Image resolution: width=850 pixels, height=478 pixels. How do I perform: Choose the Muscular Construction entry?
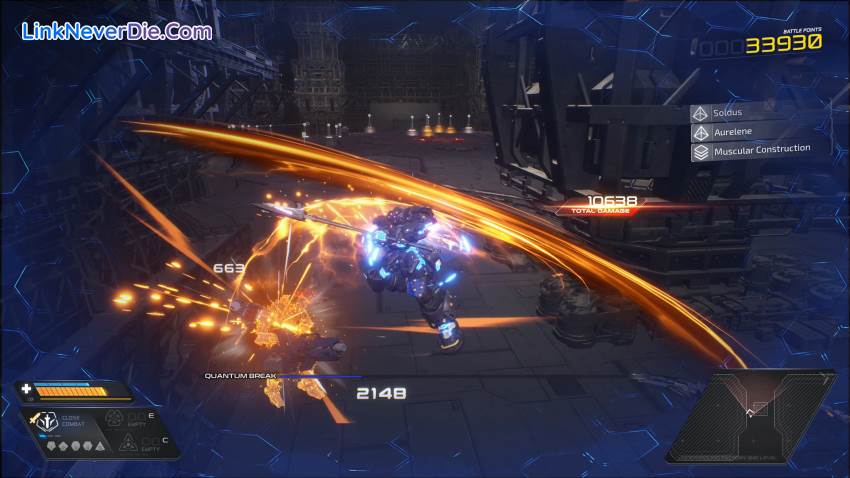tap(750, 151)
